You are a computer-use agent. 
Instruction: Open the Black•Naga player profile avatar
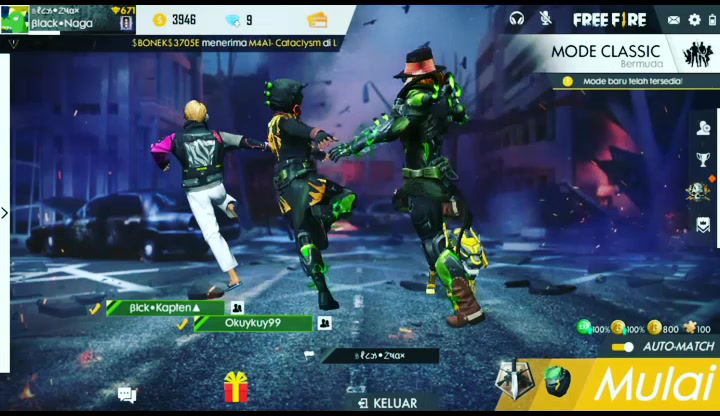pos(15,19)
